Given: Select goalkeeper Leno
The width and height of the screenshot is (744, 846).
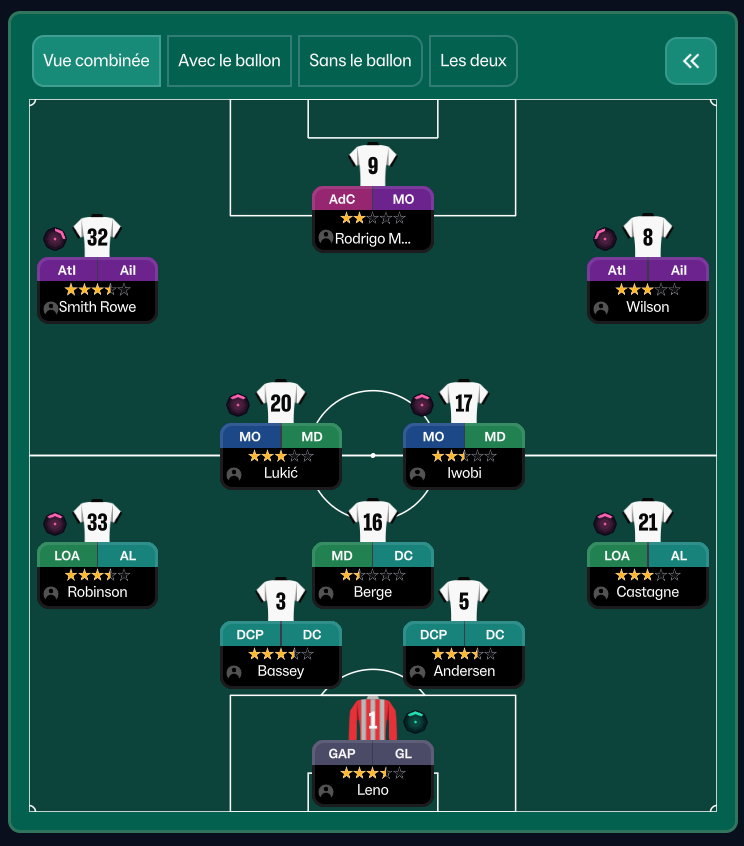Looking at the screenshot, I should coord(372,772).
